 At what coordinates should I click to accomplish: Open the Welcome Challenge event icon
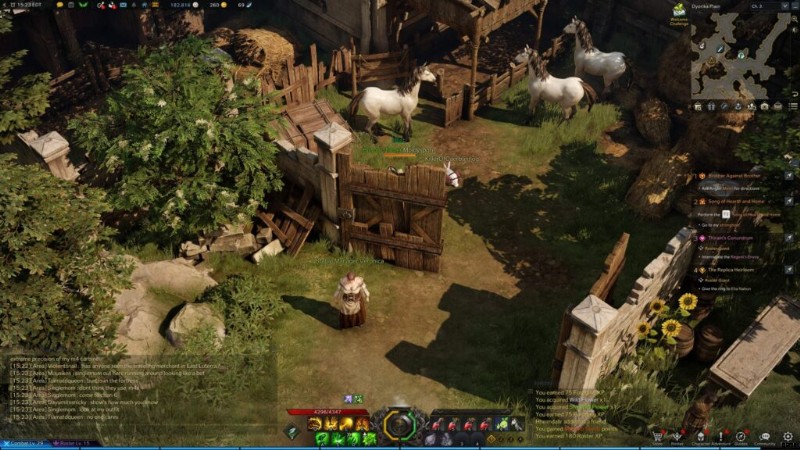679,12
